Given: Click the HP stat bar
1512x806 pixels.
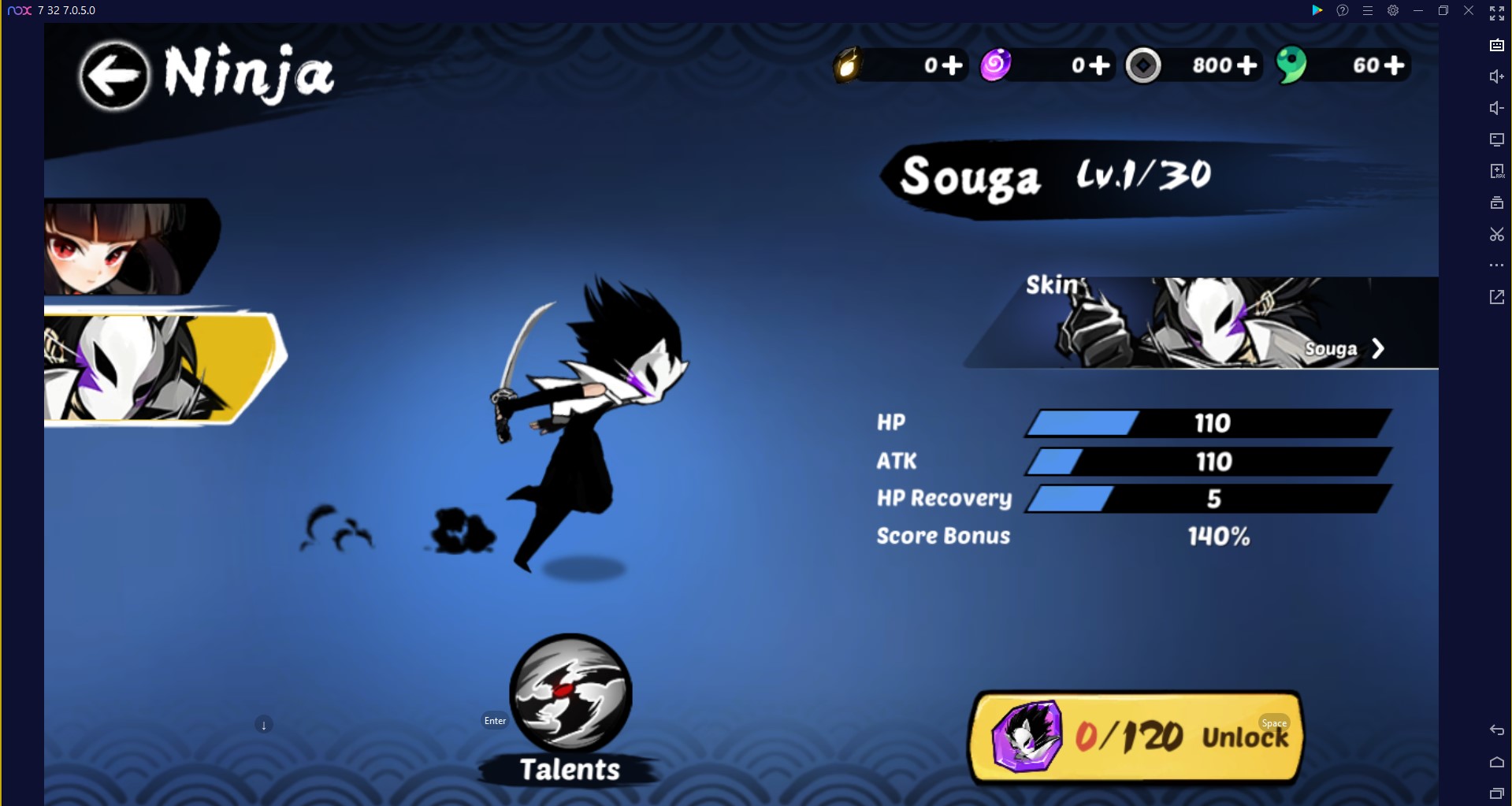Looking at the screenshot, I should tap(1206, 423).
